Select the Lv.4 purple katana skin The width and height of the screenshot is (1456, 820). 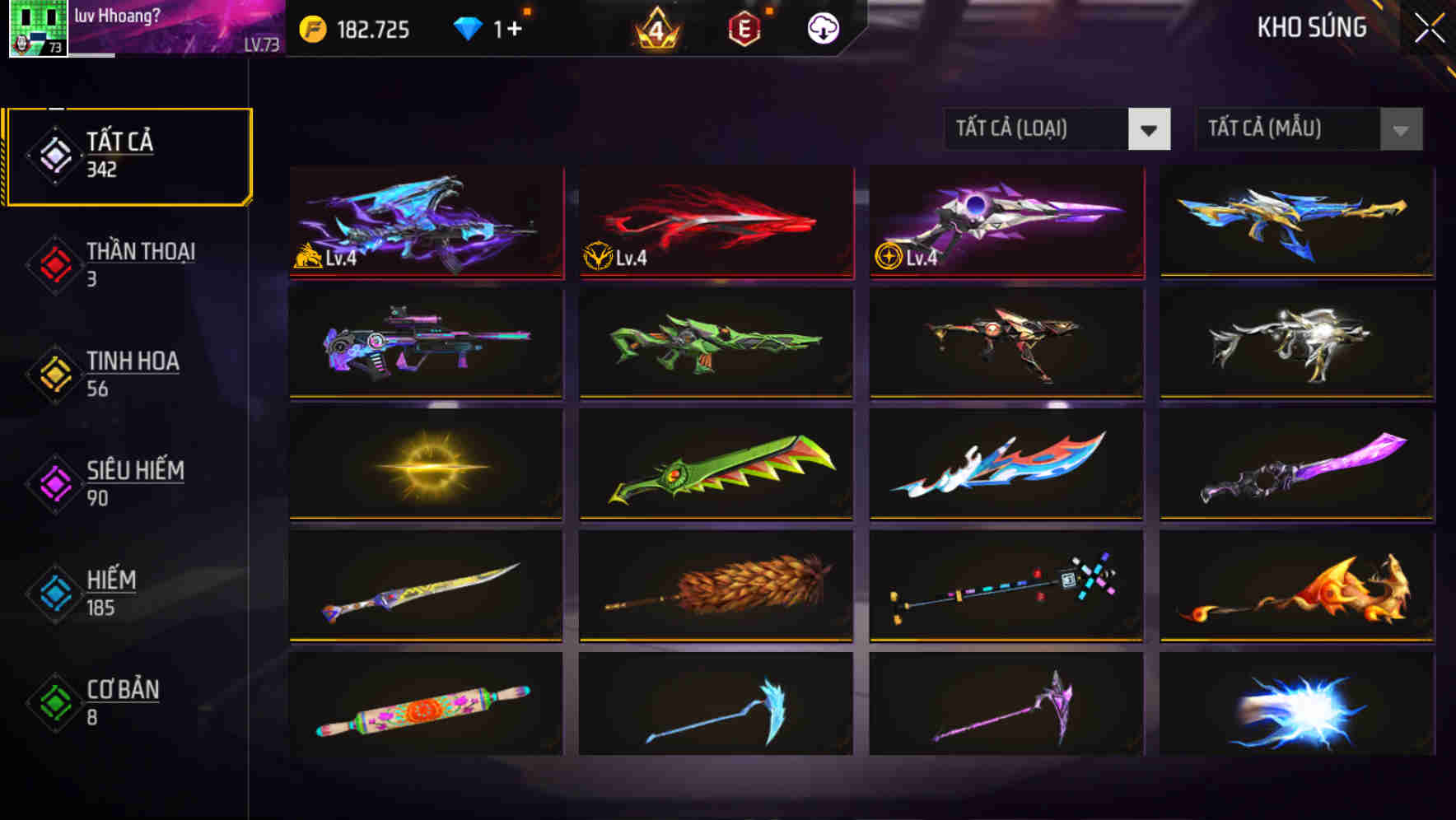pos(1006,223)
